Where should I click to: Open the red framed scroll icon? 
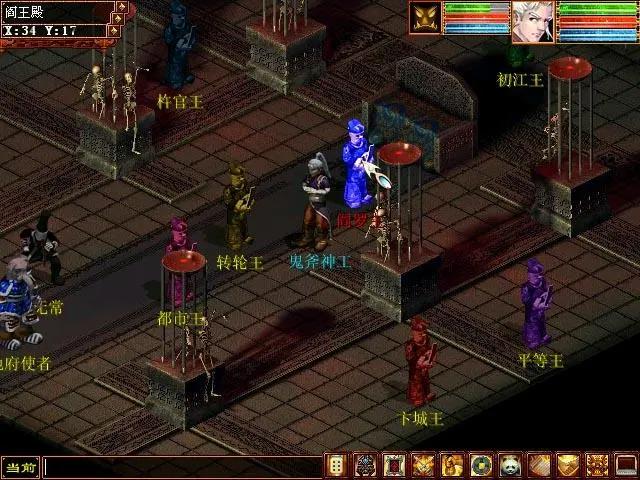[x=395, y=466]
